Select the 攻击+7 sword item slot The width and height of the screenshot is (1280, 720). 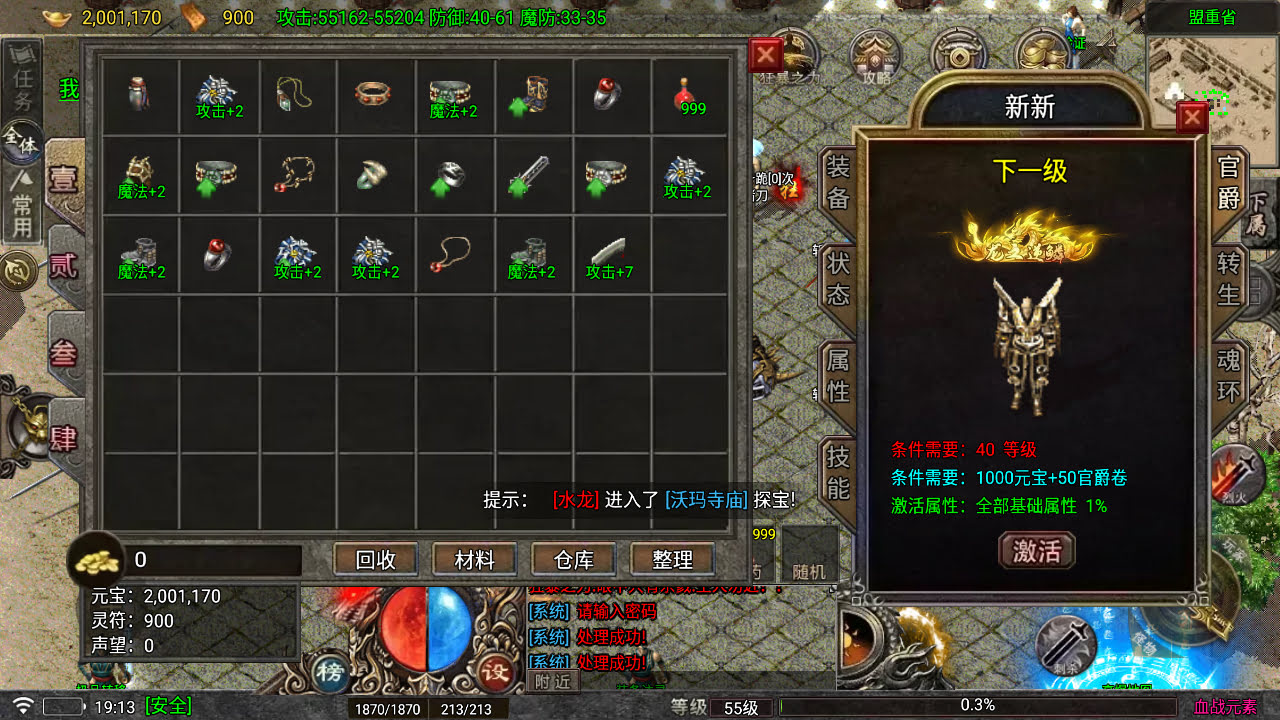click(x=611, y=256)
